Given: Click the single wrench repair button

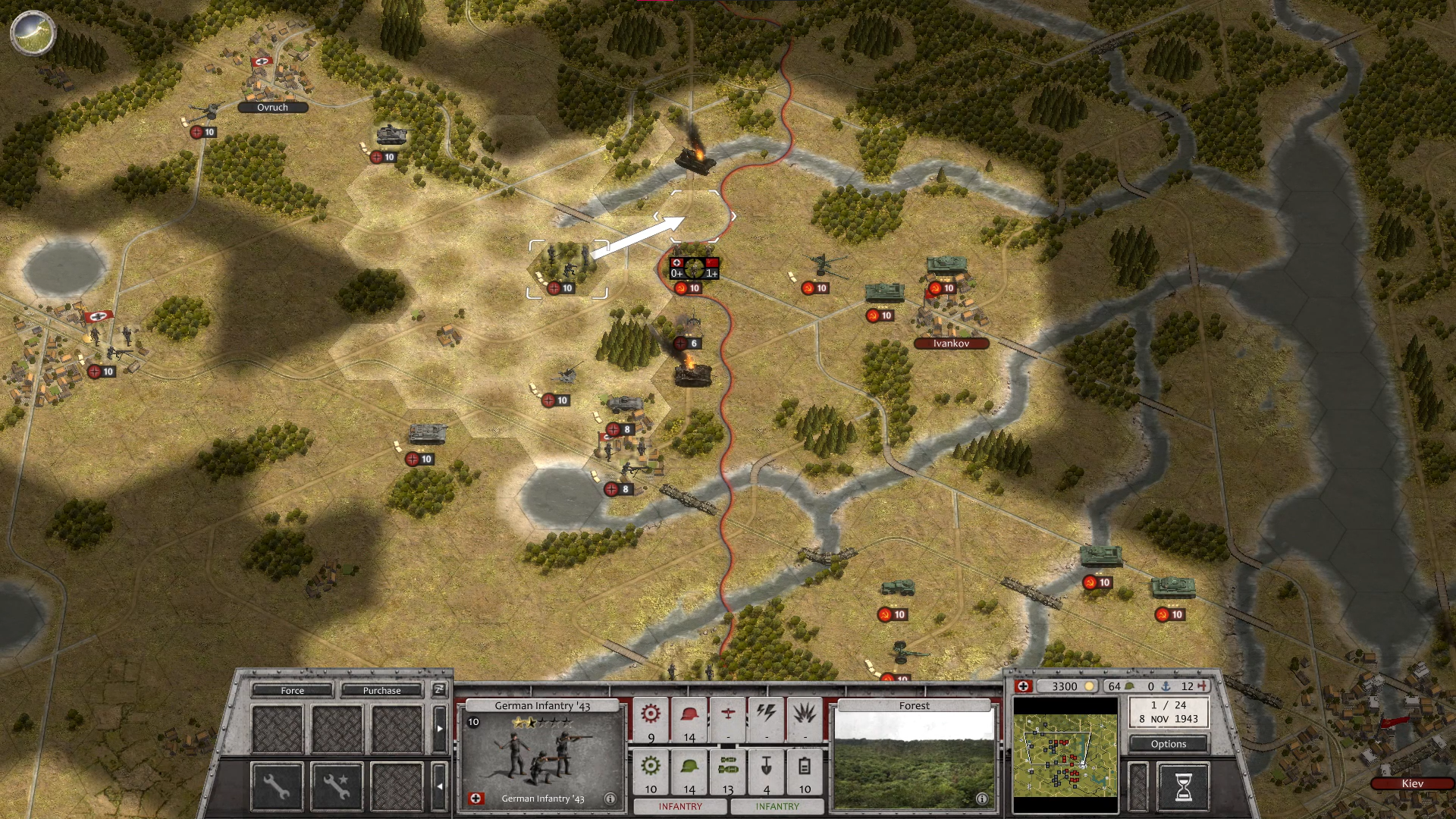Looking at the screenshot, I should [276, 786].
